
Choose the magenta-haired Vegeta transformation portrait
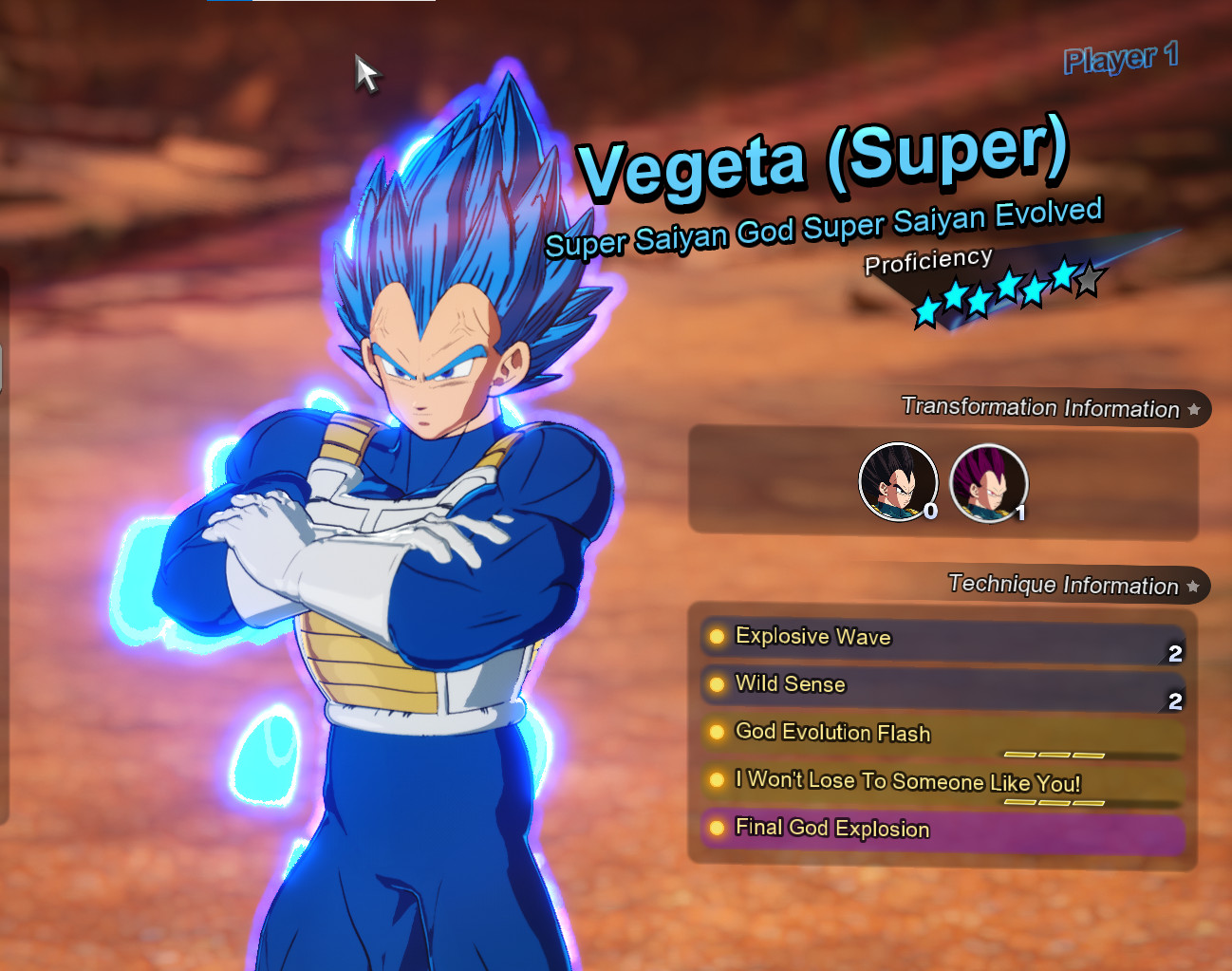coord(988,483)
